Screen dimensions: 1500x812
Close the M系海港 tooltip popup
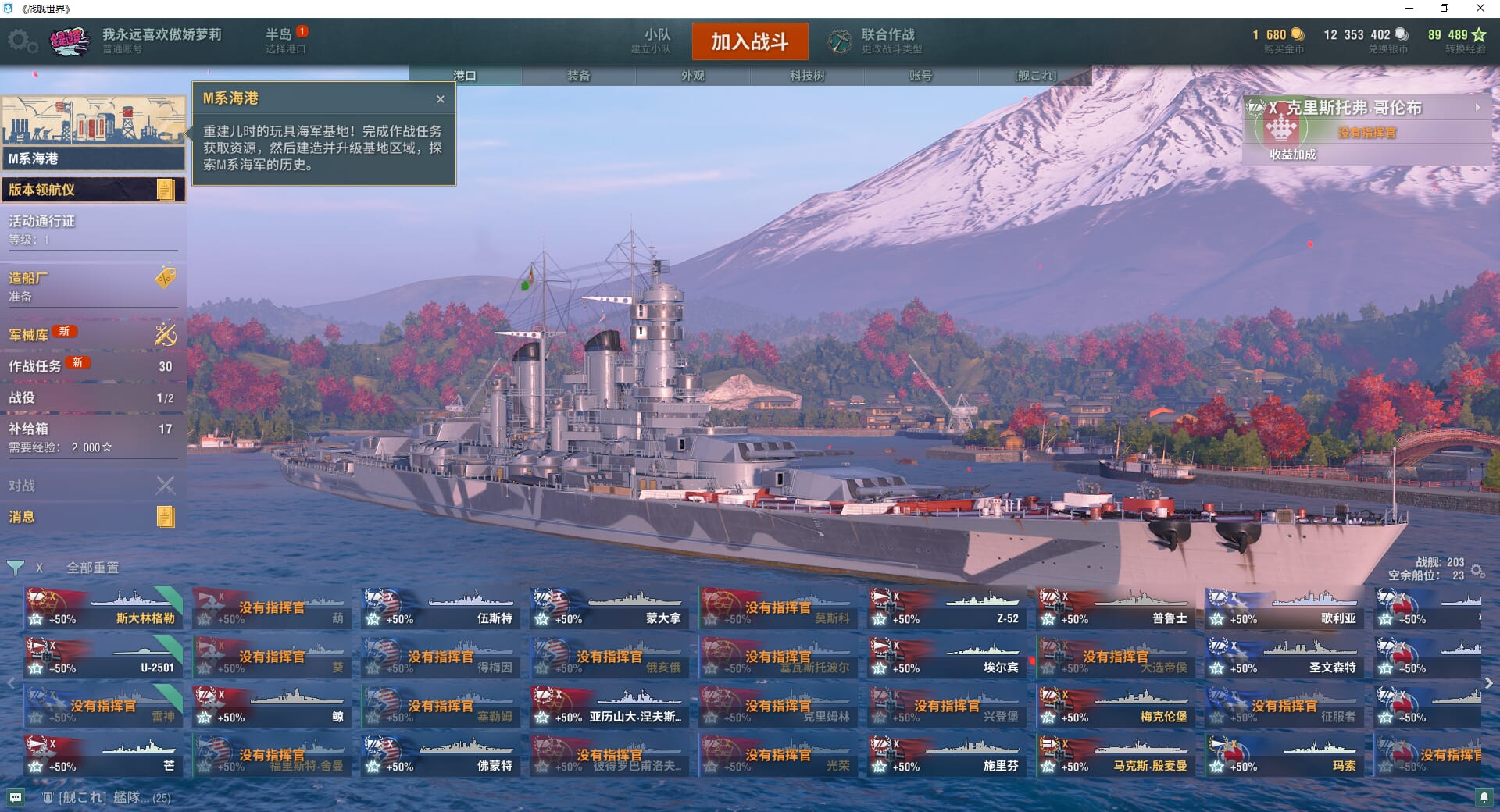(x=441, y=99)
